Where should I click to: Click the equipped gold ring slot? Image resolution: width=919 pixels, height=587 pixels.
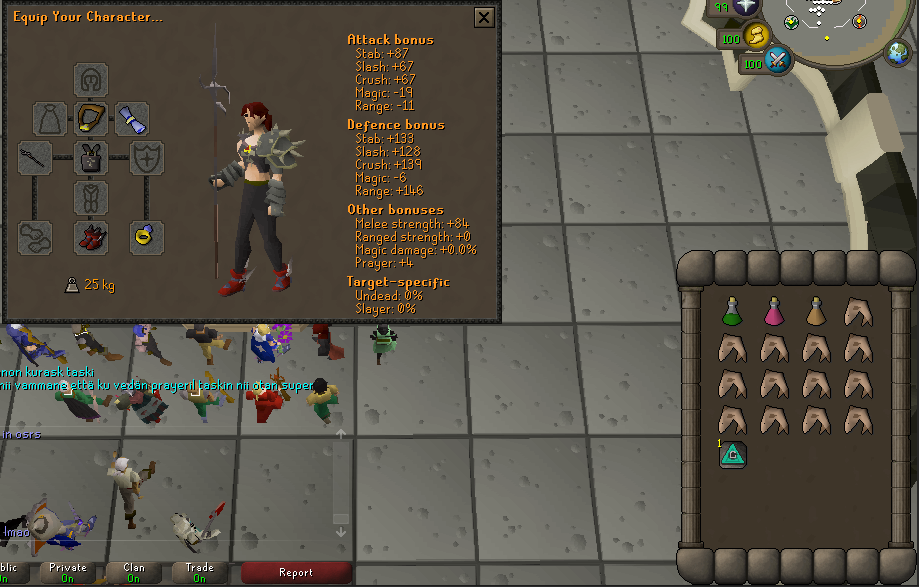(x=147, y=237)
